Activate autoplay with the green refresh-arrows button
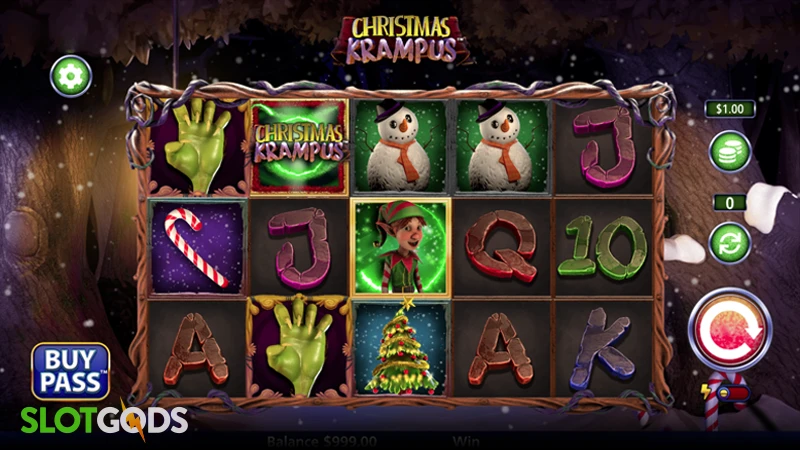This screenshot has height=450, width=800. click(x=730, y=242)
